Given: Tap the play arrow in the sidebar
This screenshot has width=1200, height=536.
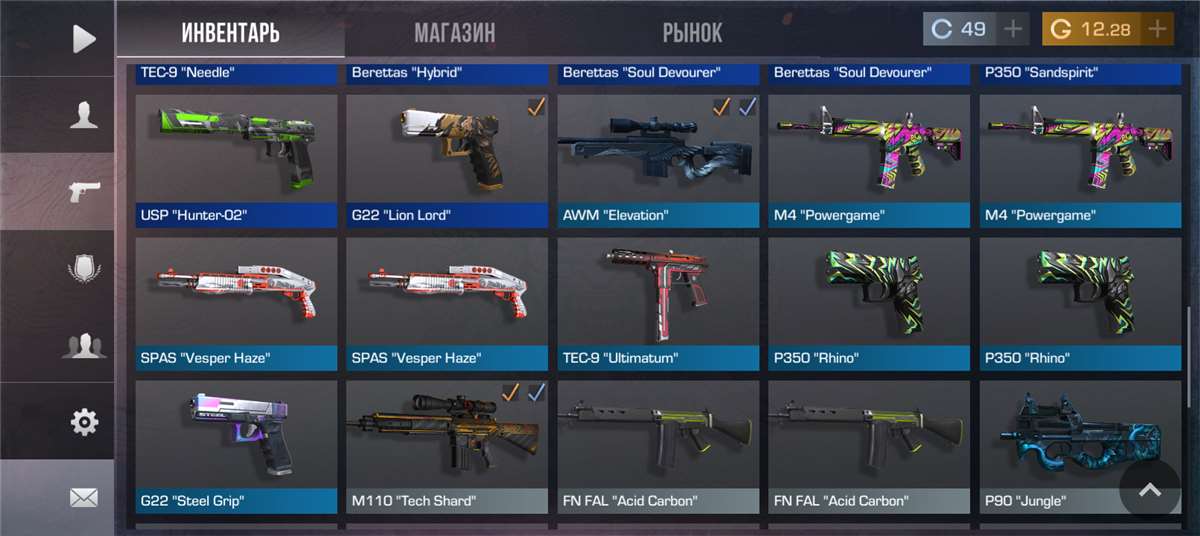Looking at the screenshot, I should point(84,39).
